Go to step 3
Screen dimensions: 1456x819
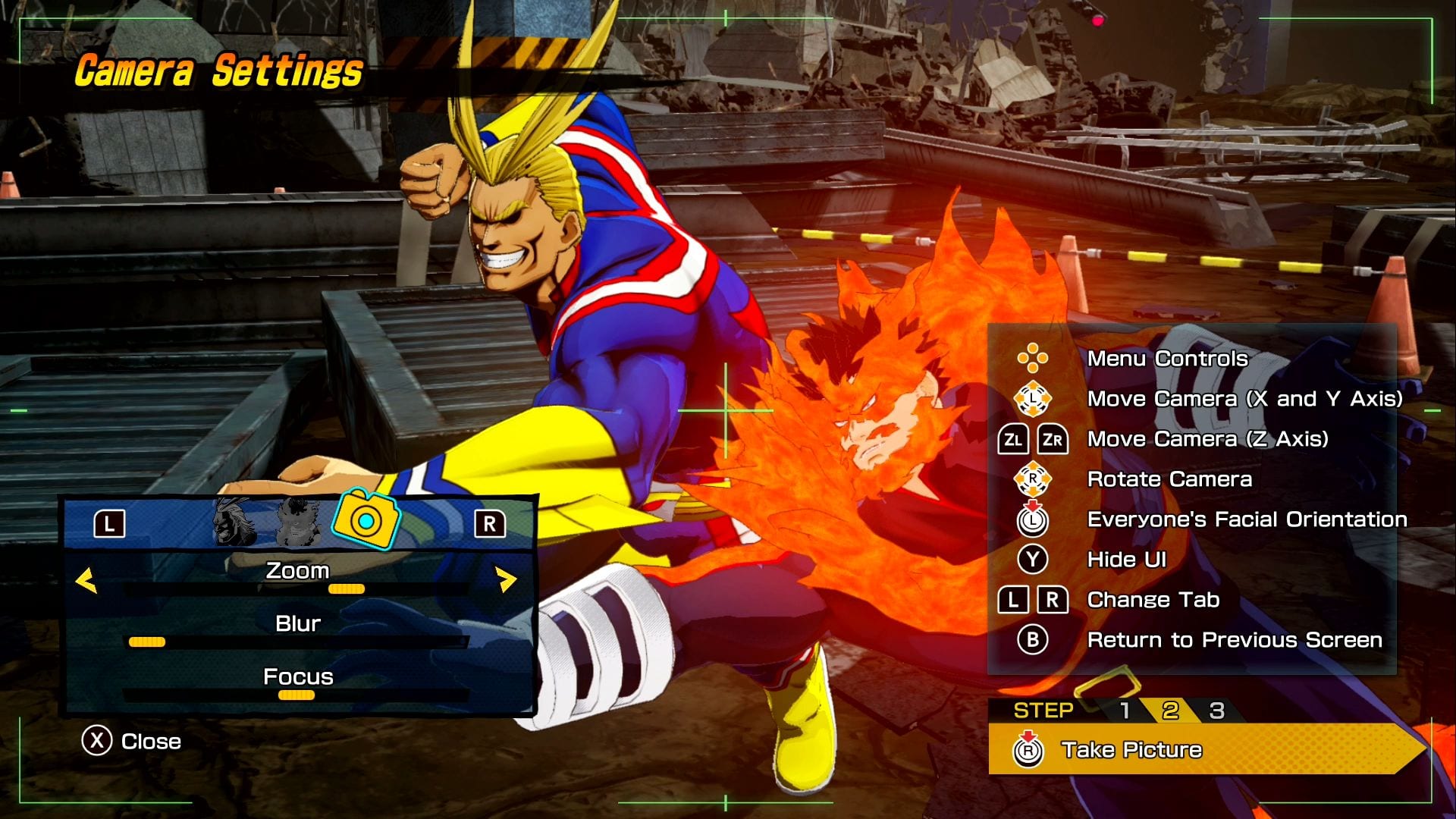pyautogui.click(x=1216, y=711)
